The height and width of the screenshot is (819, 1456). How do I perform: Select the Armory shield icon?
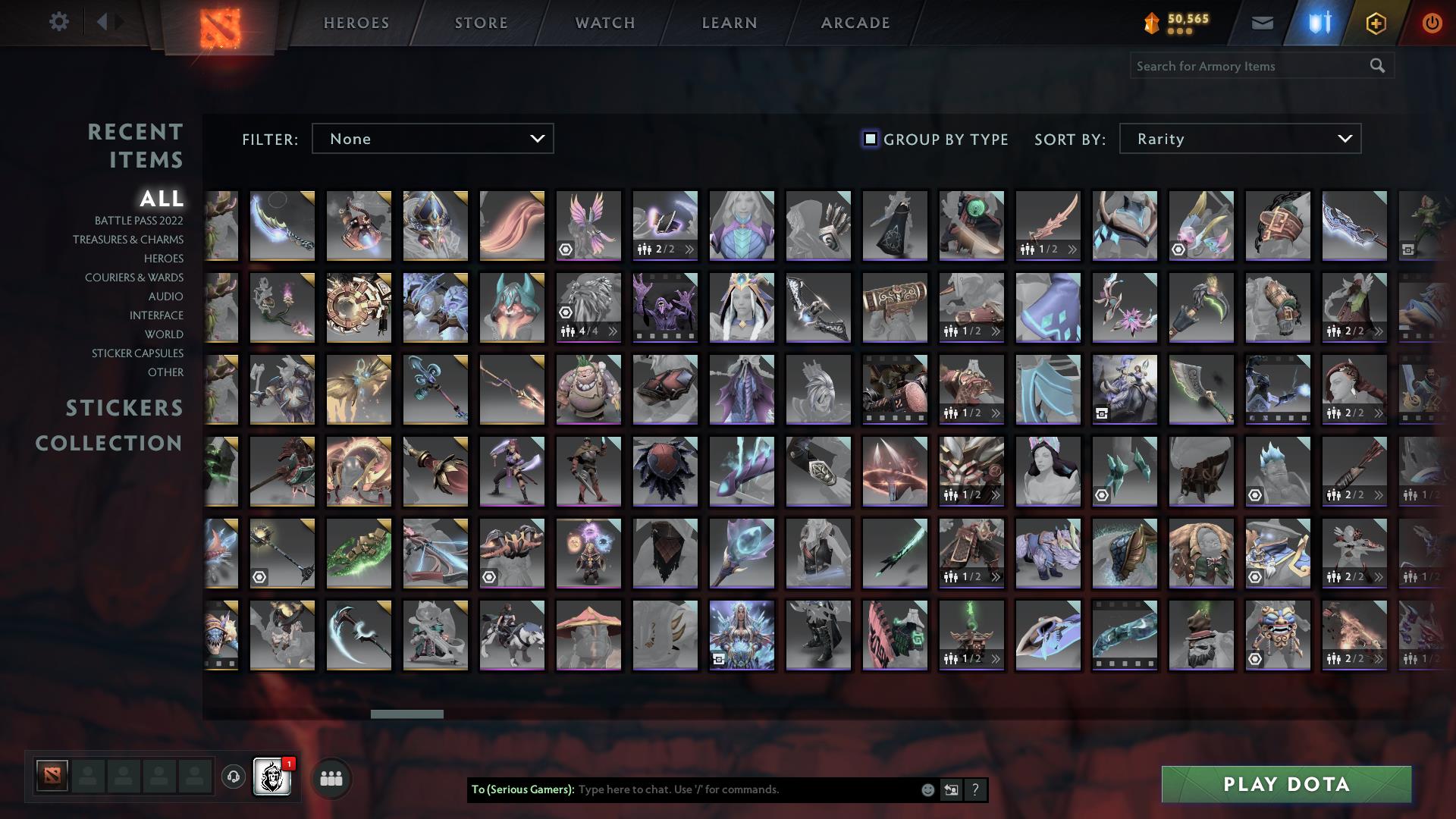[x=1319, y=23]
